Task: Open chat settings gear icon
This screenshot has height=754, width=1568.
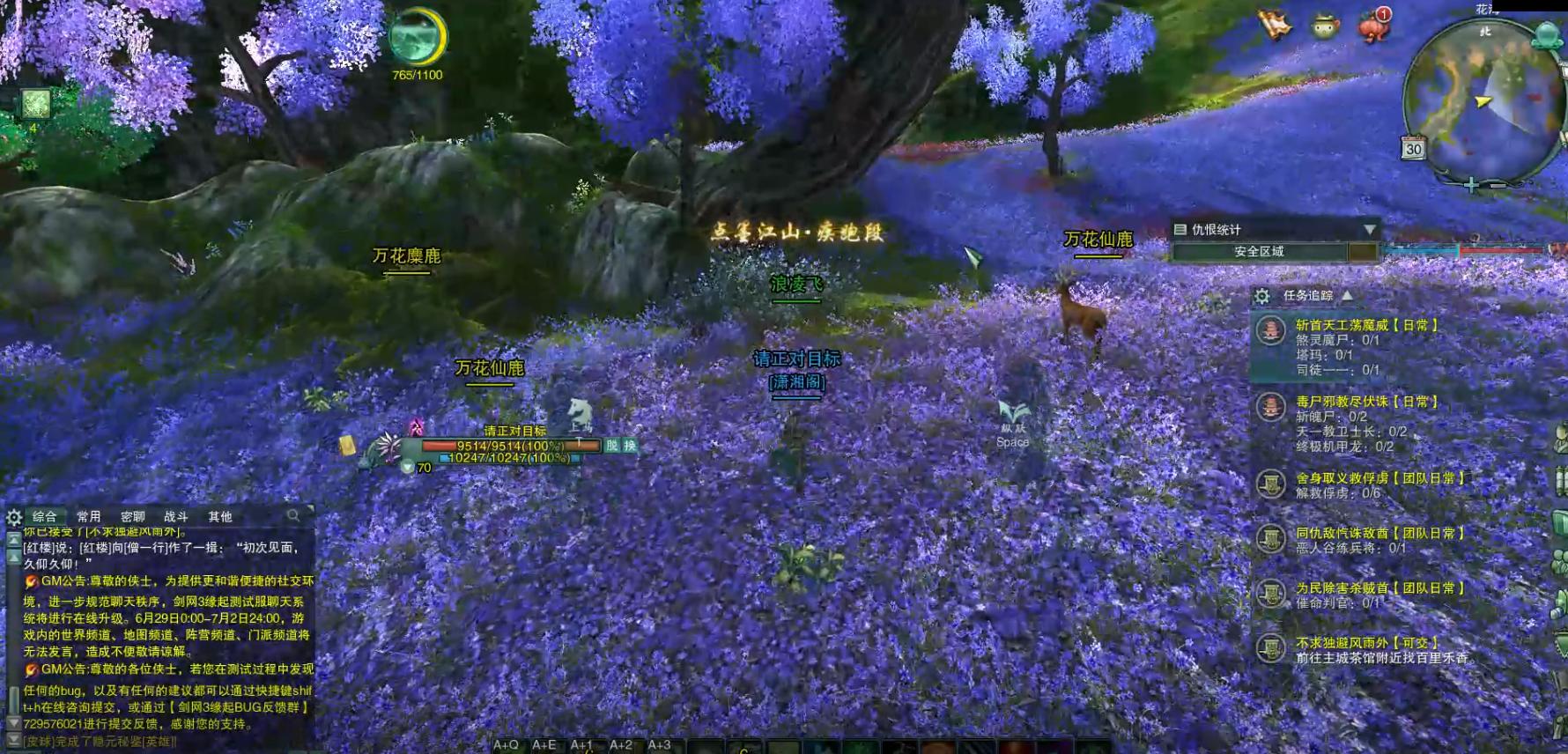Action: [14, 517]
